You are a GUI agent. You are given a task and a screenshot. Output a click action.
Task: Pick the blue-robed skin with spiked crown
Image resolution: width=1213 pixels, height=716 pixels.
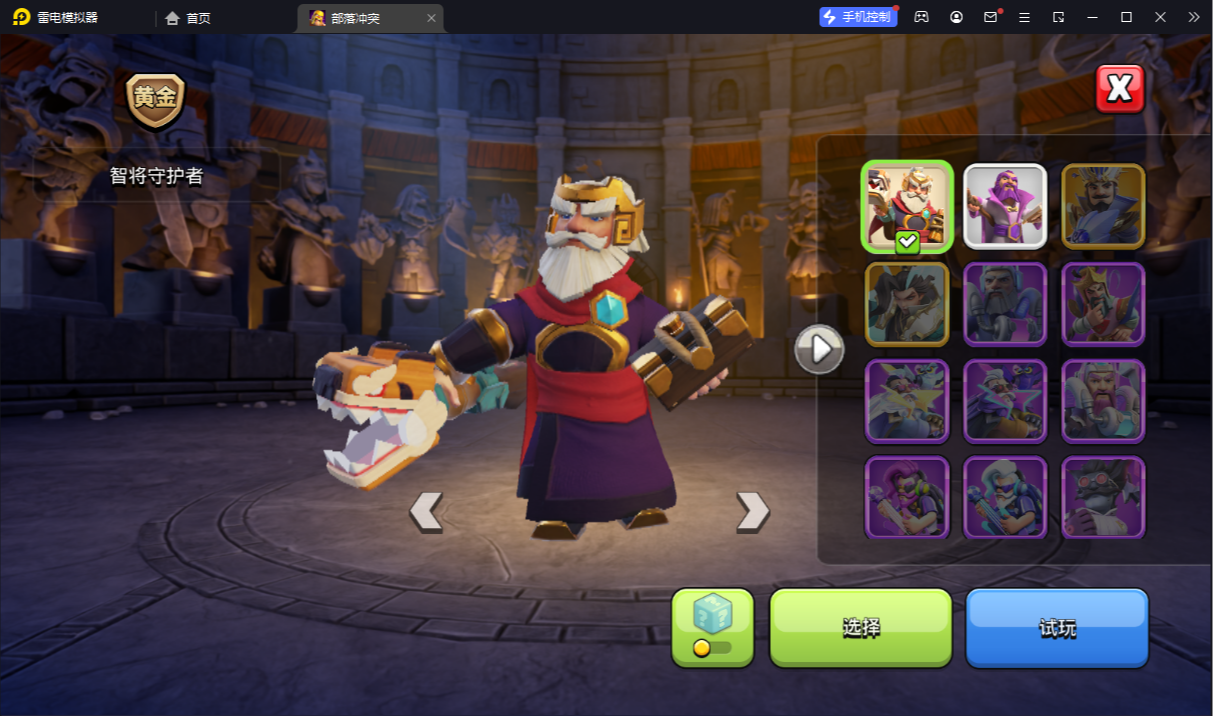coord(1103,207)
